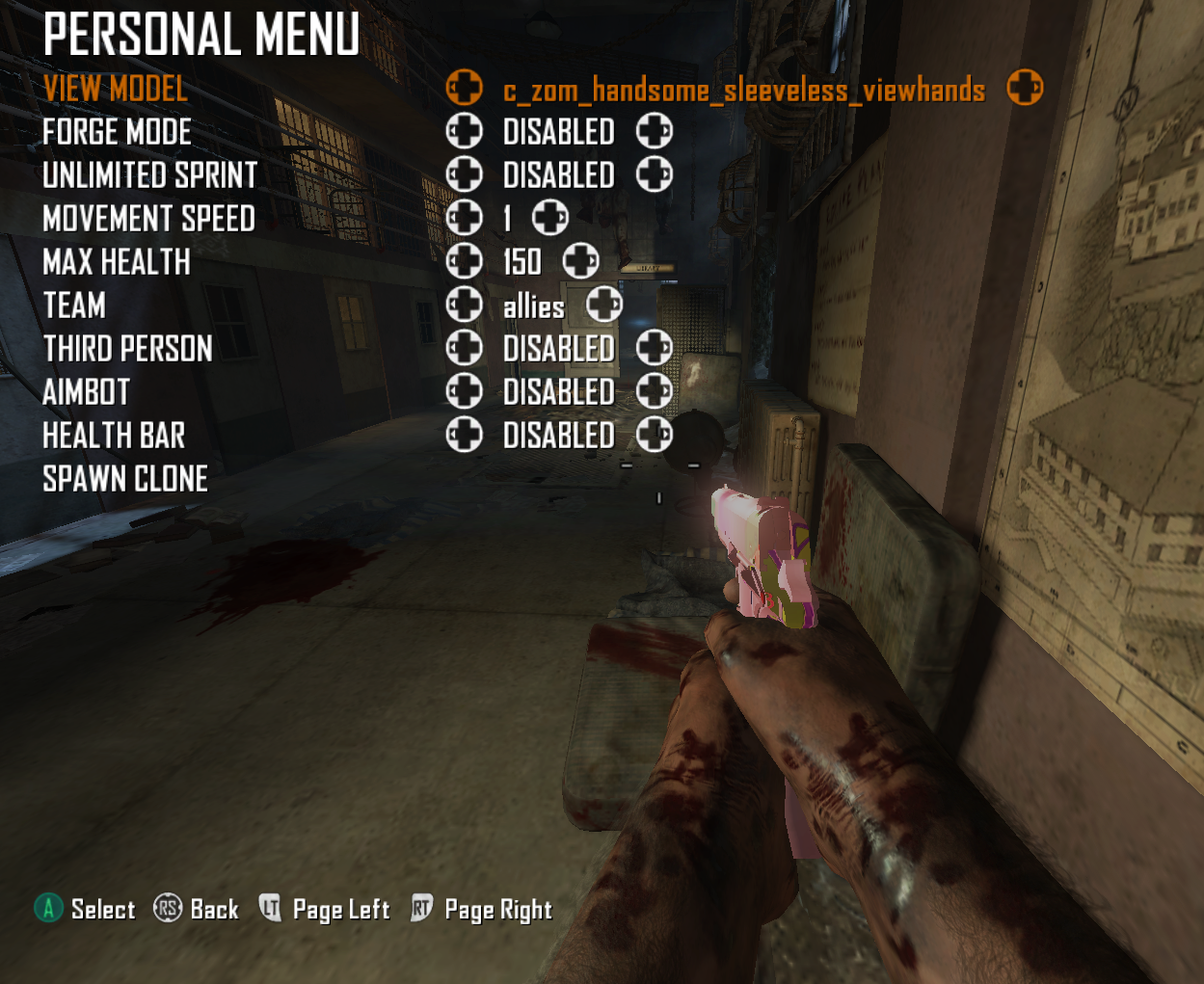The width and height of the screenshot is (1204, 984).
Task: Toggle the Unlimited Sprint entry
Action: [150, 175]
